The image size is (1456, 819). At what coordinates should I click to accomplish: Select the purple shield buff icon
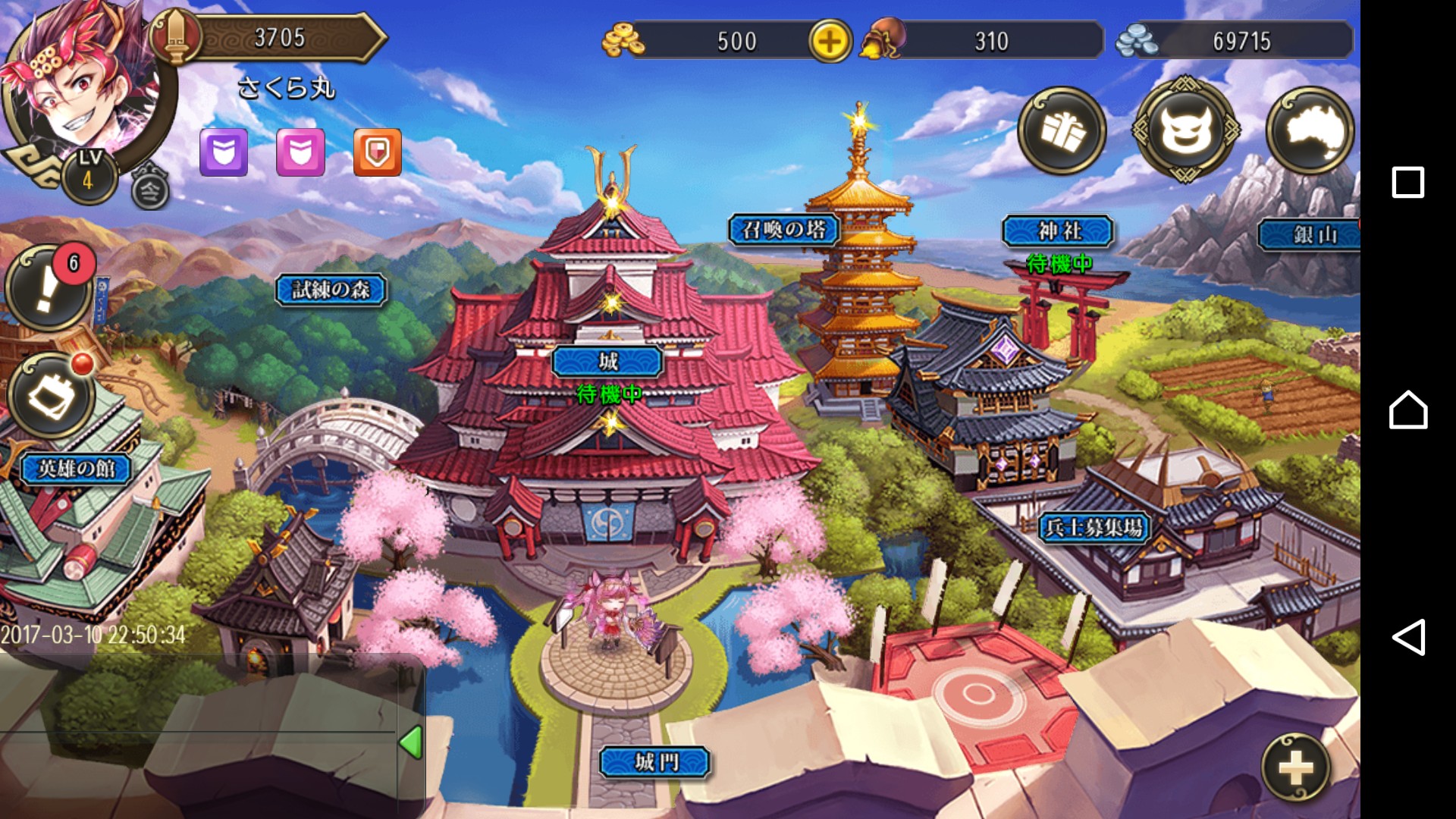[224, 152]
